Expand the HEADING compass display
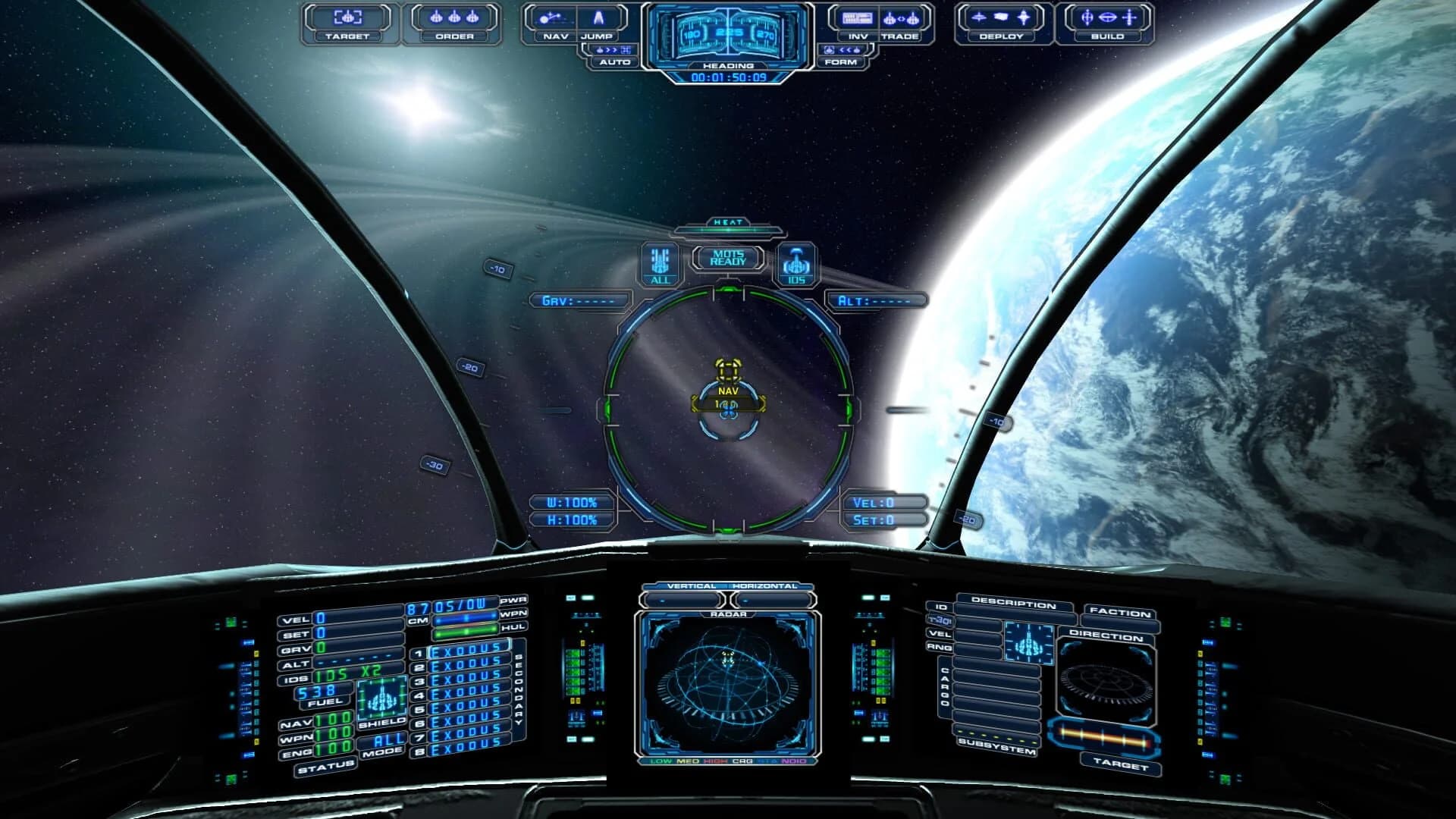 [730, 66]
